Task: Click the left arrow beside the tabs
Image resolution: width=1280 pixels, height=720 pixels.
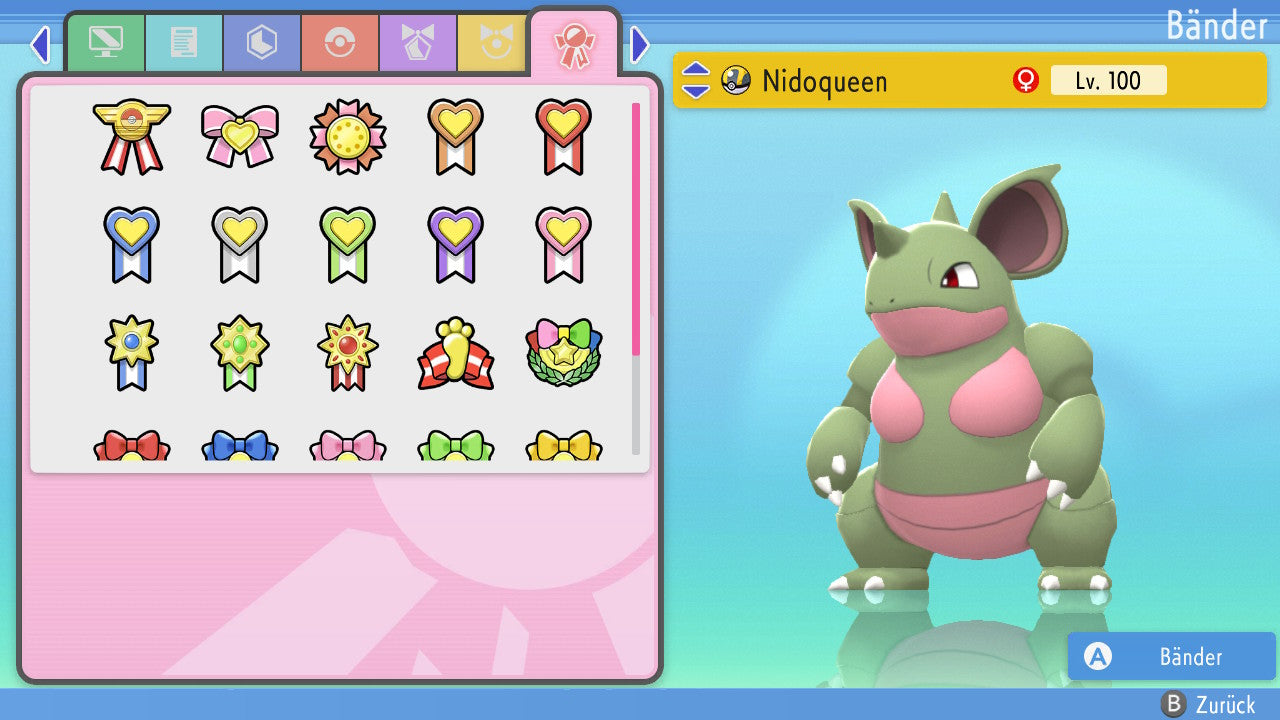Action: click(x=40, y=45)
